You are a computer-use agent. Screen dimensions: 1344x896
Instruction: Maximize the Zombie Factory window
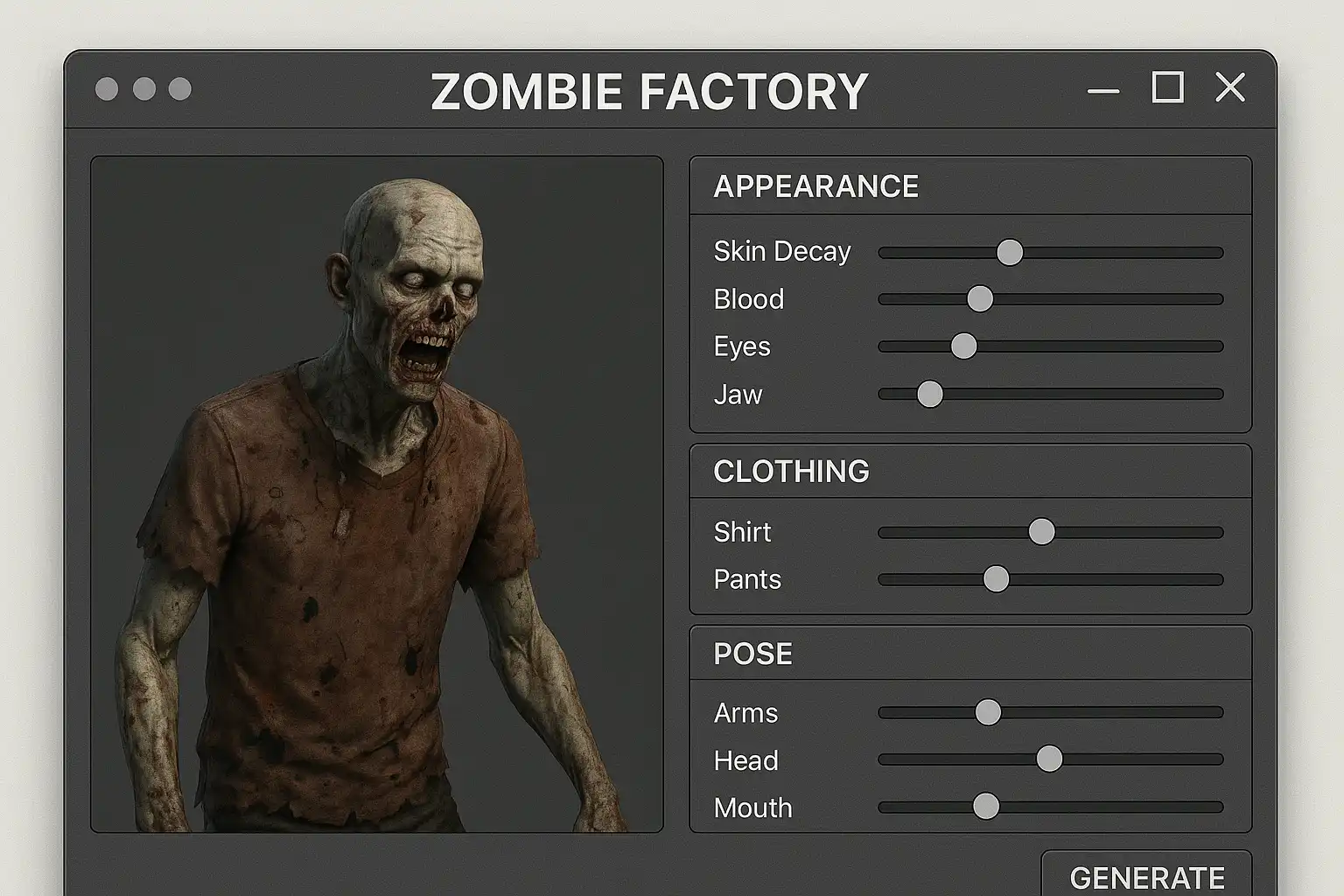1167,87
